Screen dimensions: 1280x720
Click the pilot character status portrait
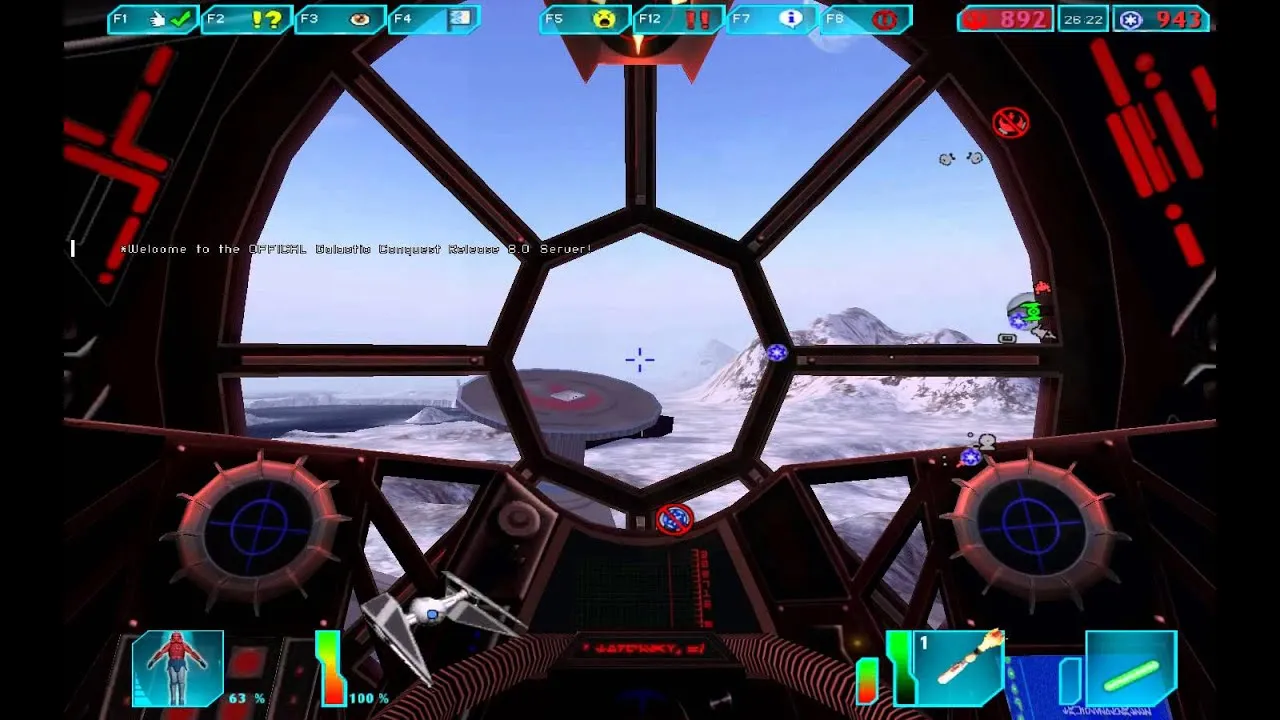pyautogui.click(x=178, y=668)
